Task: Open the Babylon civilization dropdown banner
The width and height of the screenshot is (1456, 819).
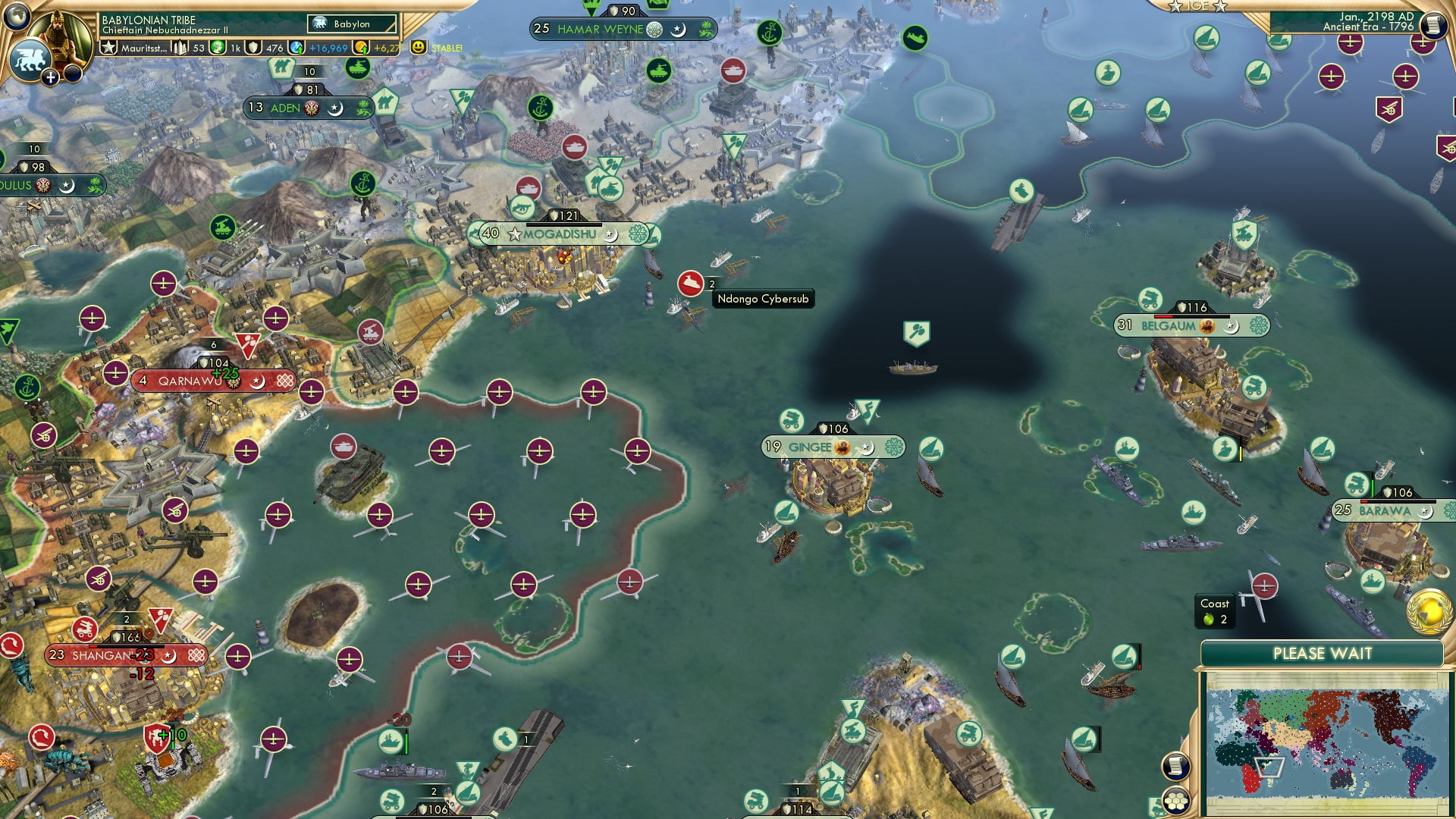Action: pos(350,24)
